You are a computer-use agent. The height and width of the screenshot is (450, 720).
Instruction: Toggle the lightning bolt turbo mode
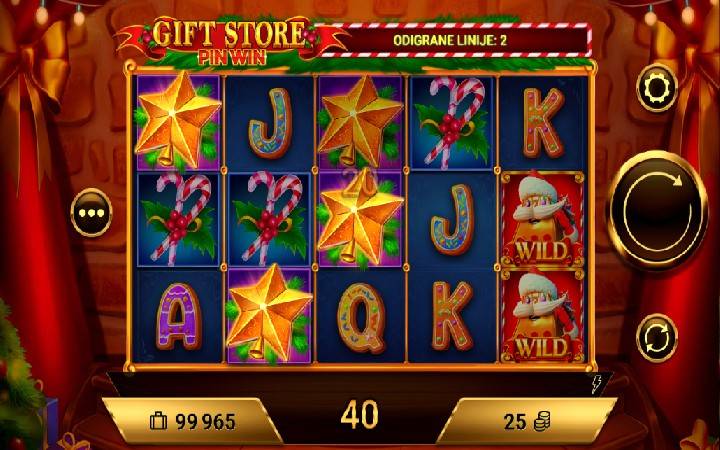click(x=597, y=382)
